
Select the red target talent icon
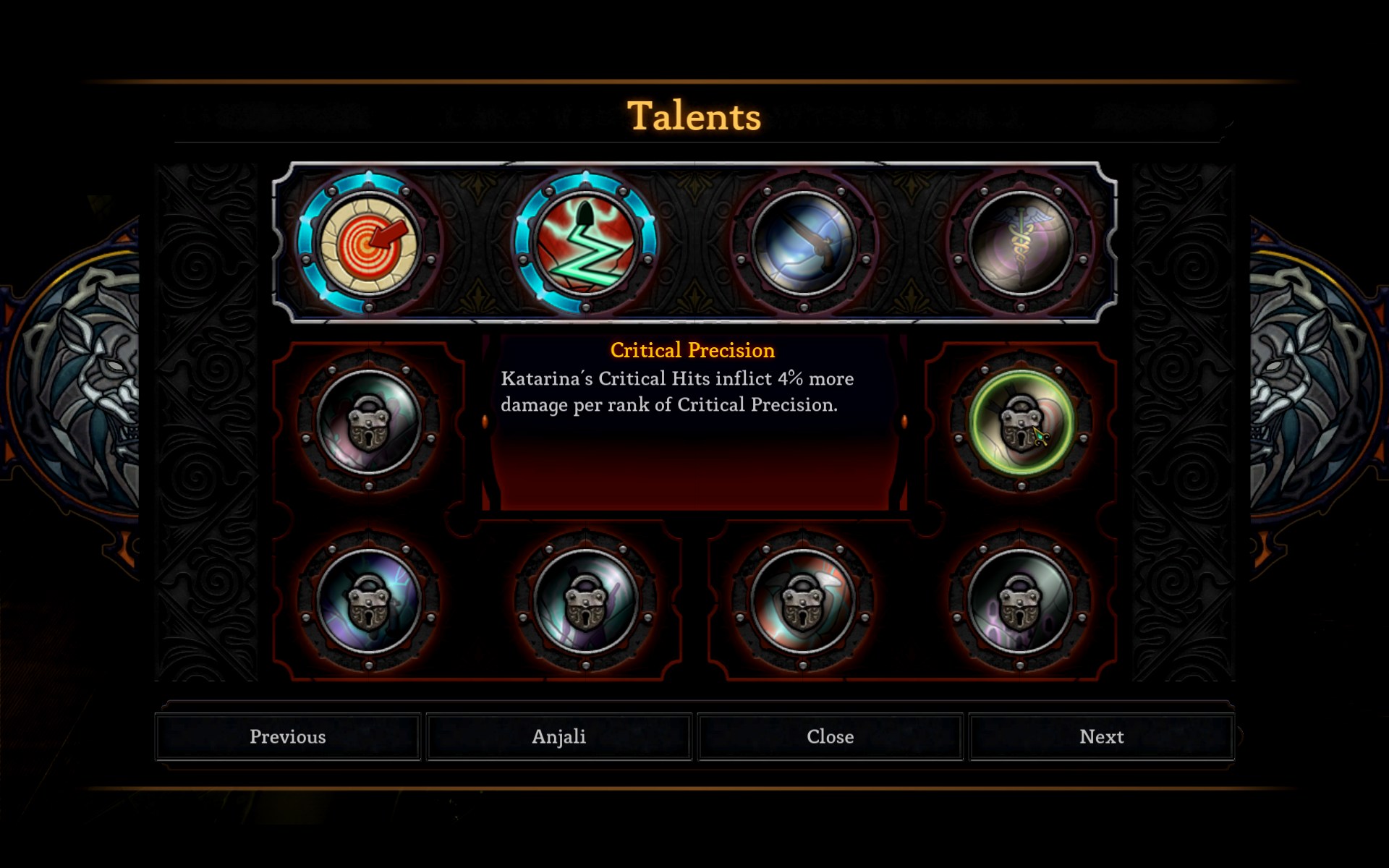coord(369,244)
